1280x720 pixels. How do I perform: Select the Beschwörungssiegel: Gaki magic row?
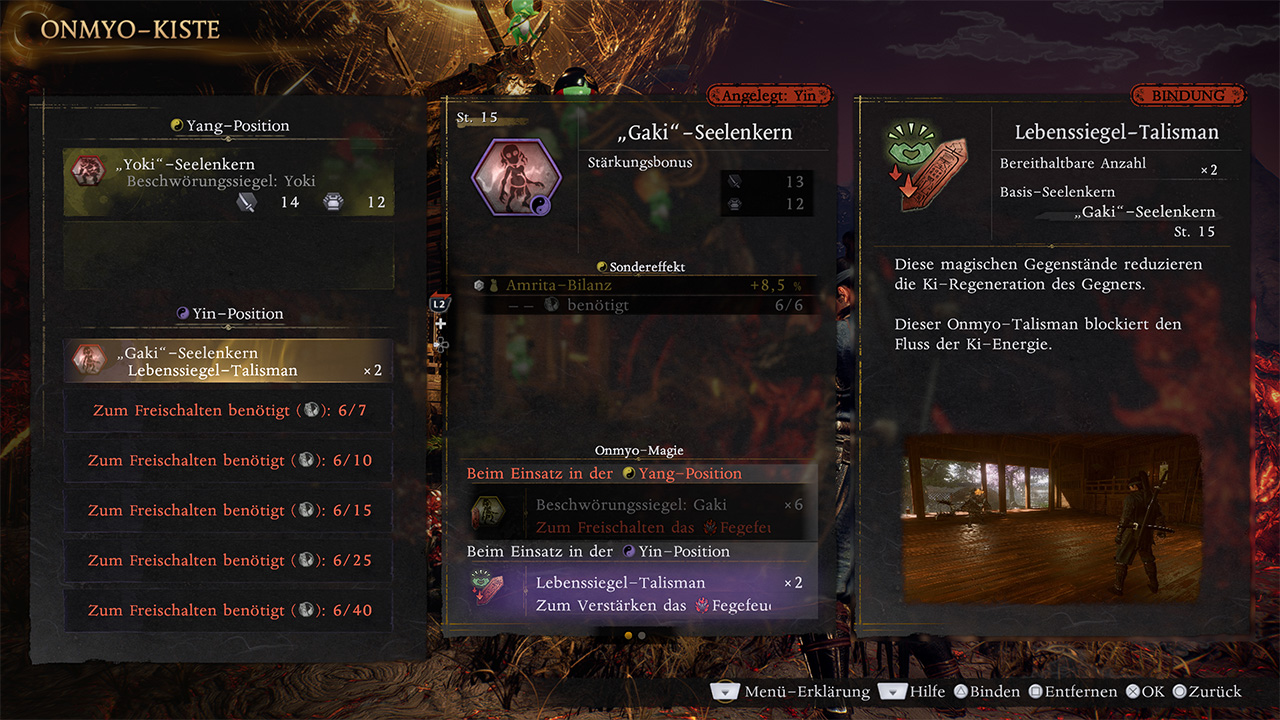[x=641, y=514]
